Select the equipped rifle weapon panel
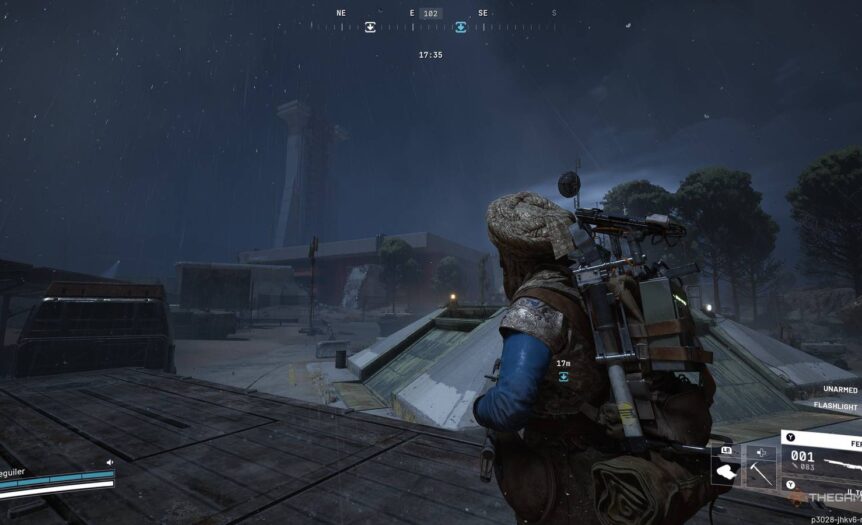This screenshot has width=862, height=525. [822, 461]
